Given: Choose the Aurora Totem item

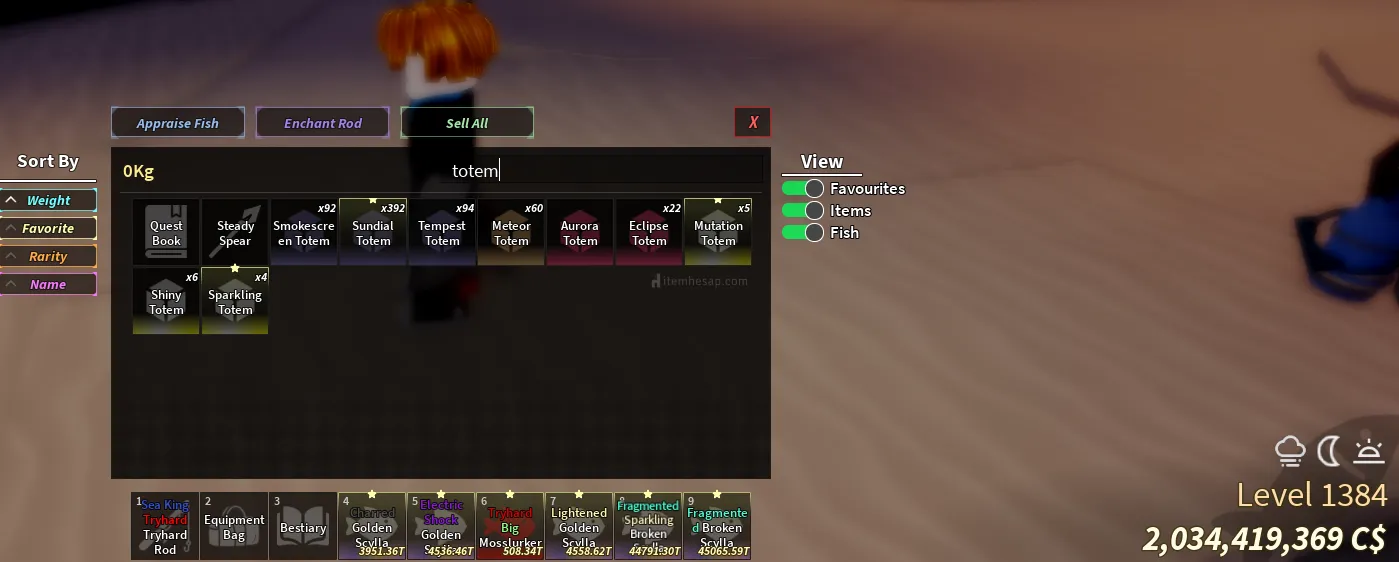Looking at the screenshot, I should click(x=580, y=232).
